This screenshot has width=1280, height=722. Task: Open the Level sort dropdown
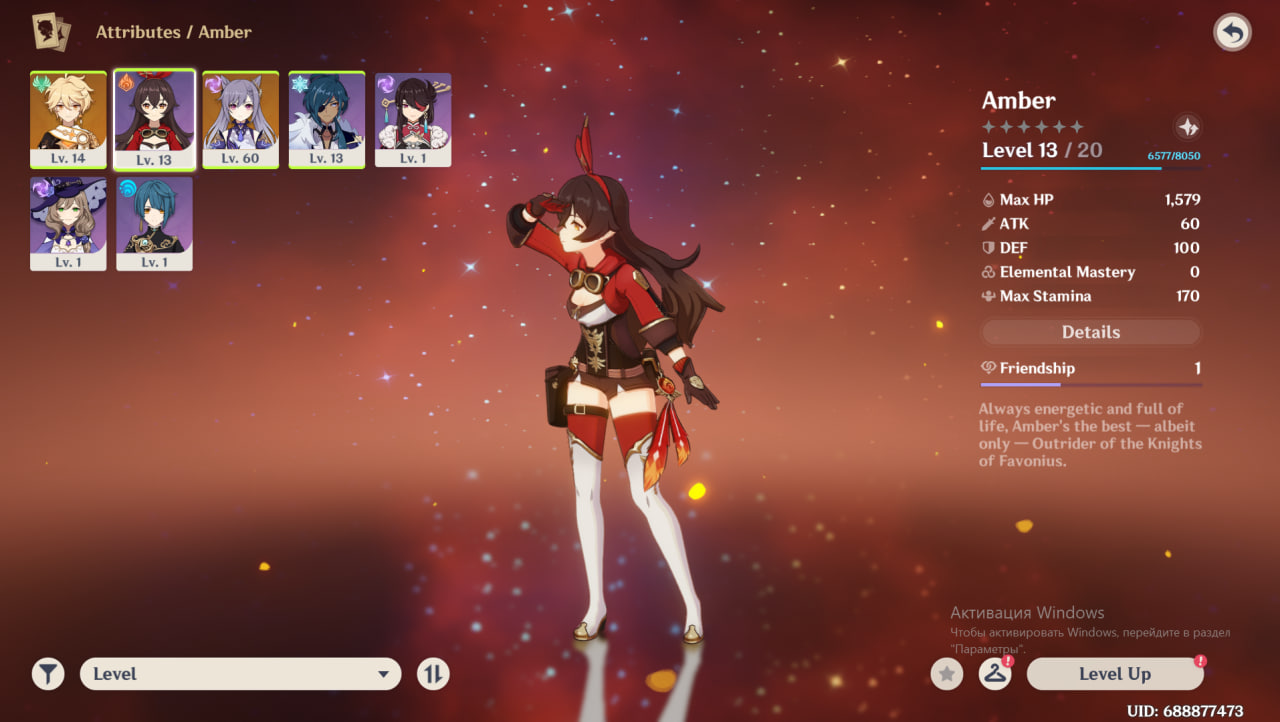coord(240,674)
